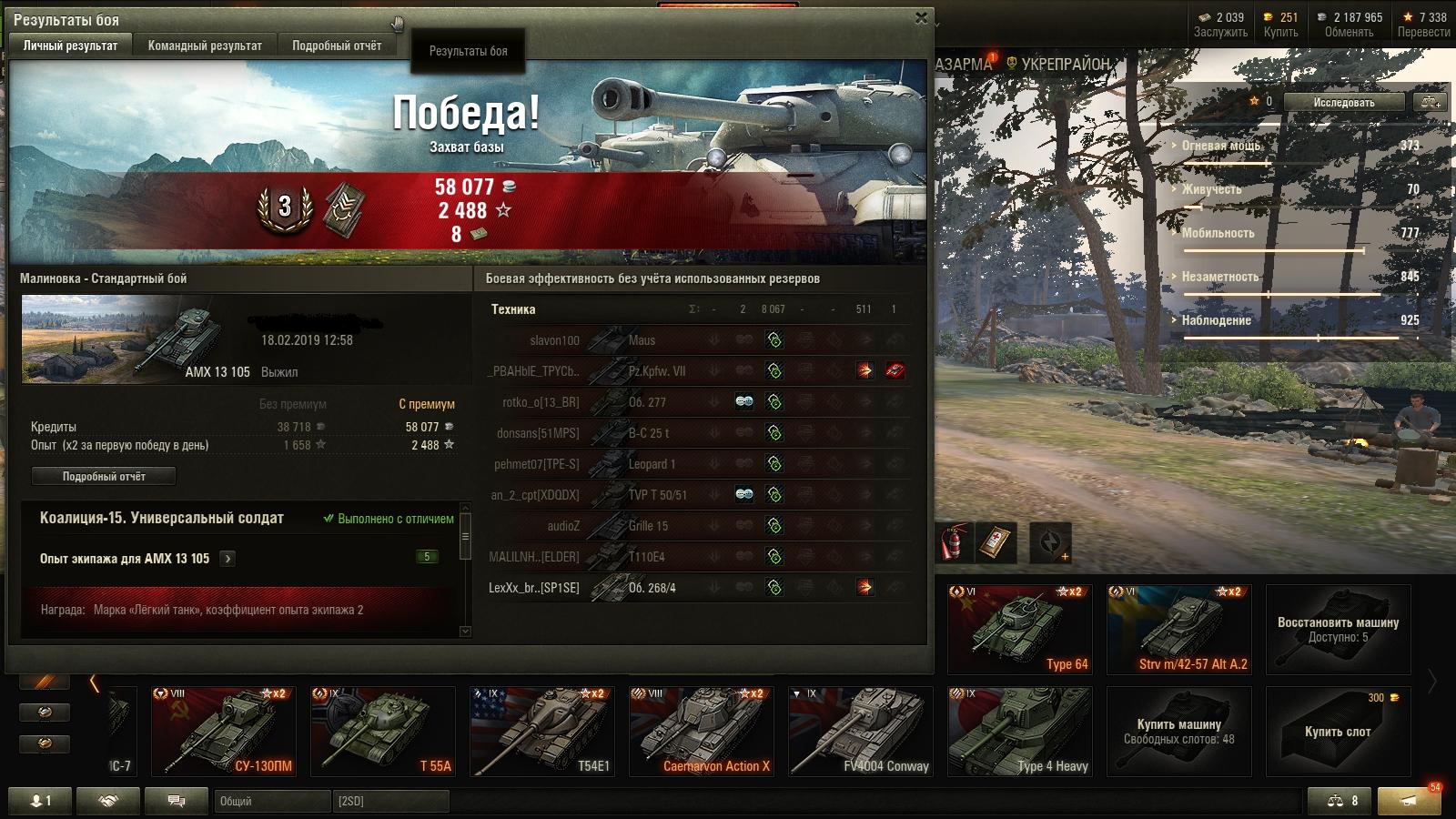Pick the Caernarvon Action X tank

coord(702,731)
